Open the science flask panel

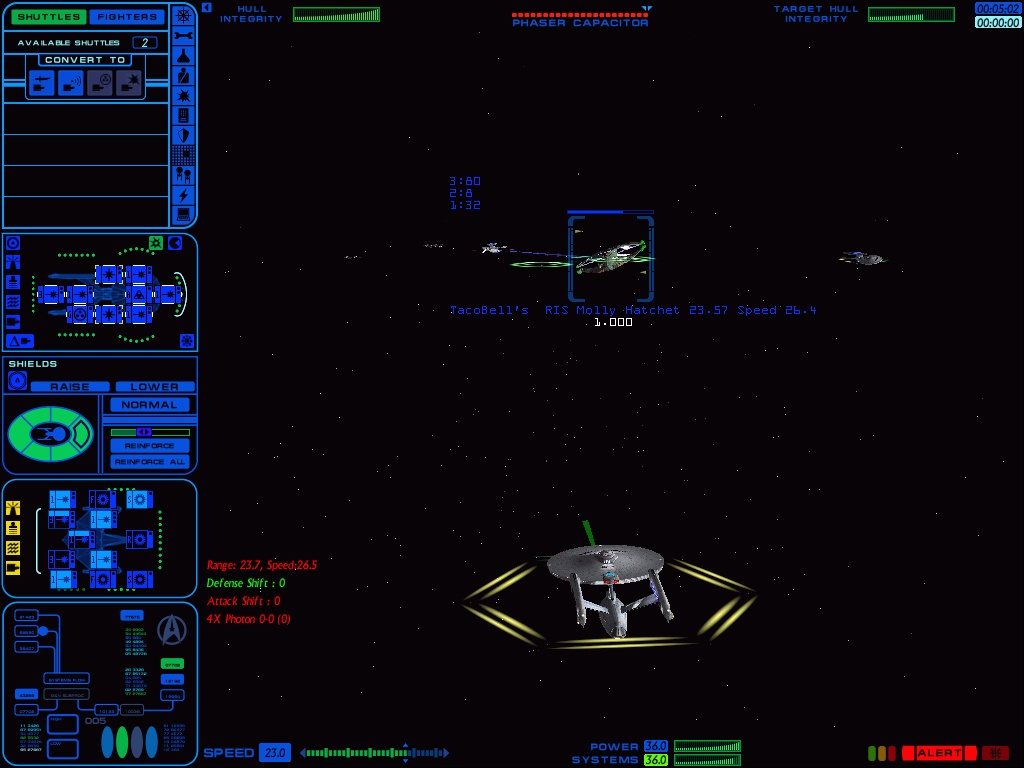183,56
